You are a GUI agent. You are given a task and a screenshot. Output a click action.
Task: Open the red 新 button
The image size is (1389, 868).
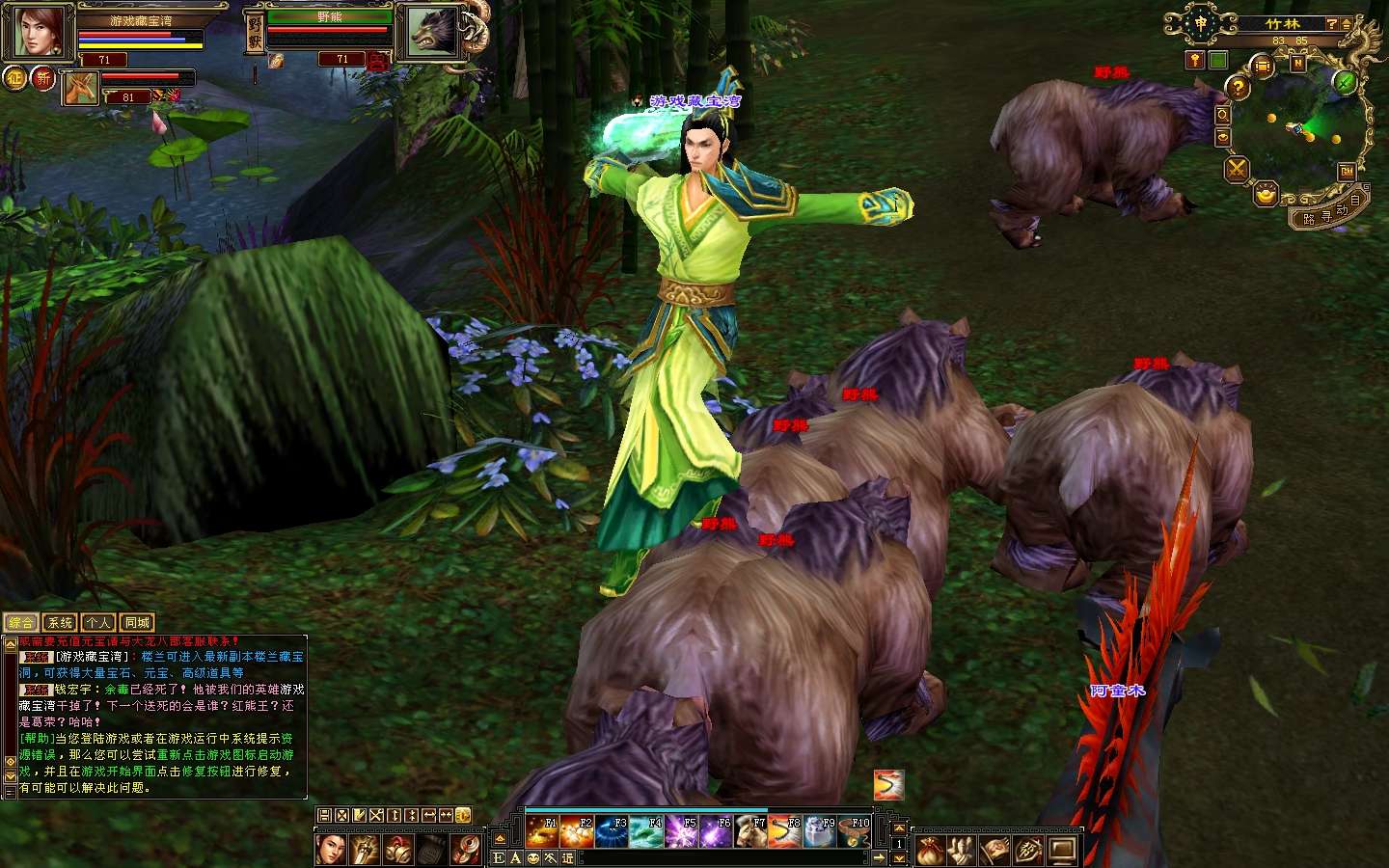(x=43, y=78)
